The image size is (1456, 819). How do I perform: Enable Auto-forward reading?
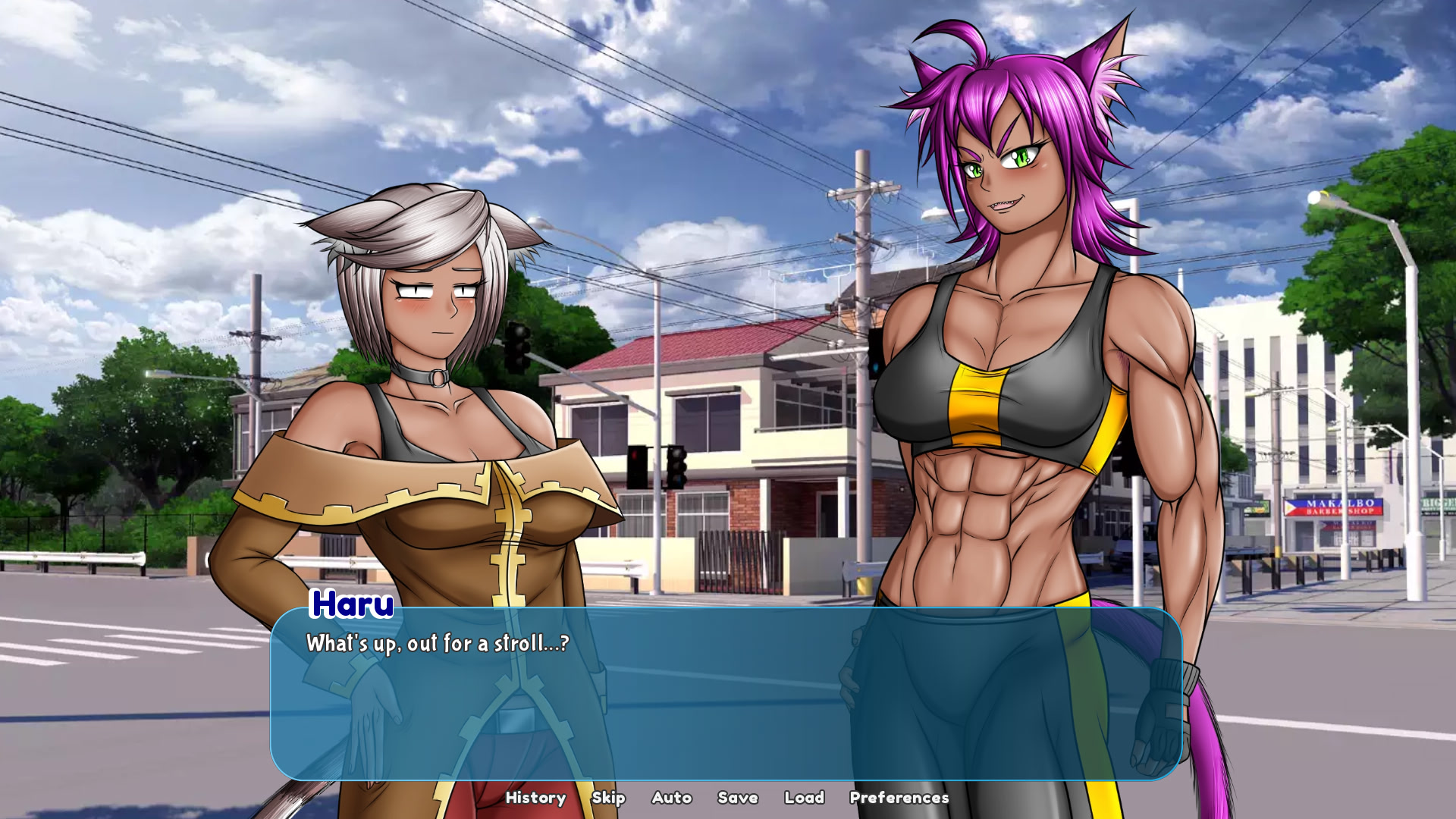tap(671, 798)
